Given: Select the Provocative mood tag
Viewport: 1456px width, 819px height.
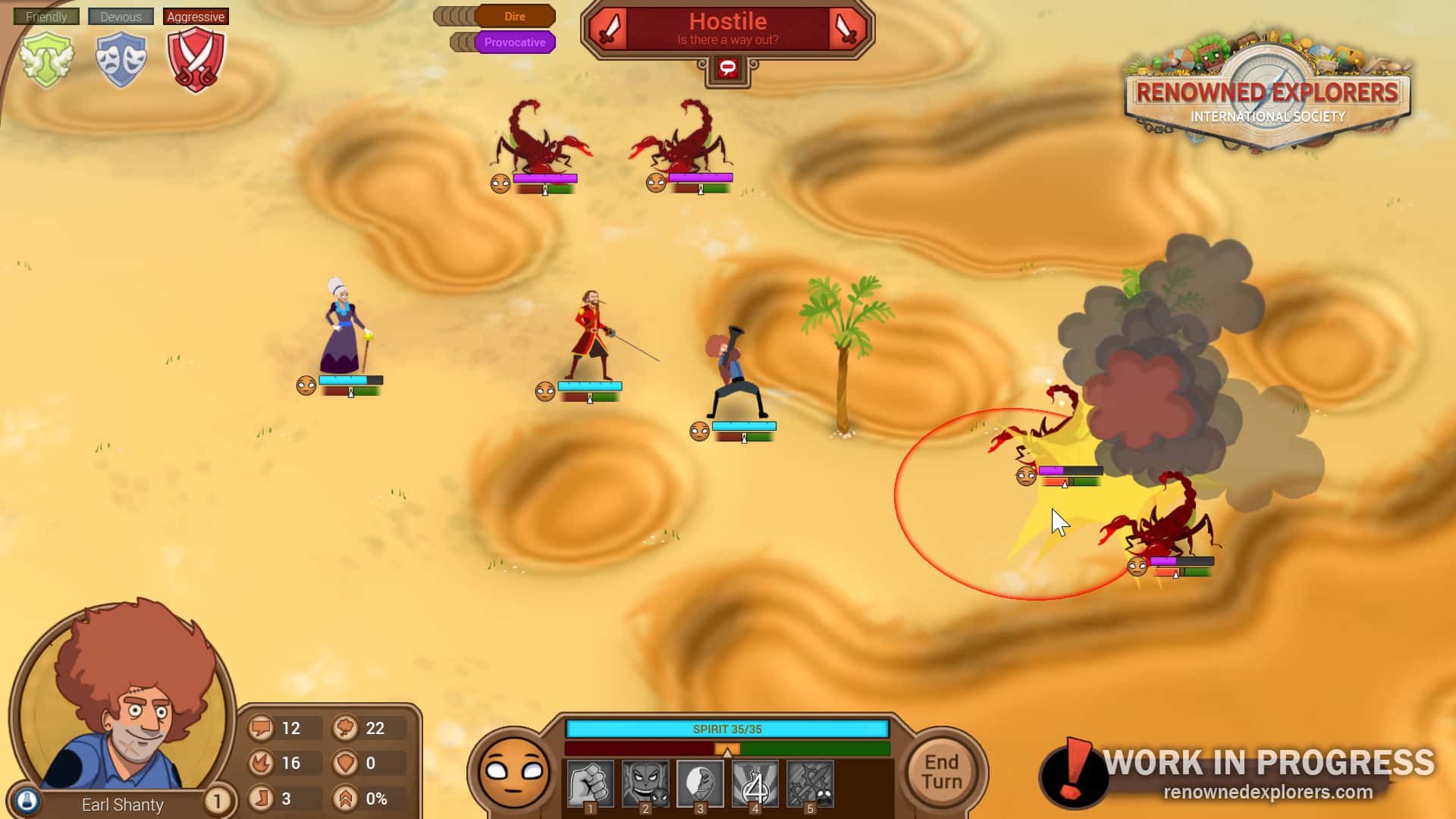Looking at the screenshot, I should pos(514,42).
